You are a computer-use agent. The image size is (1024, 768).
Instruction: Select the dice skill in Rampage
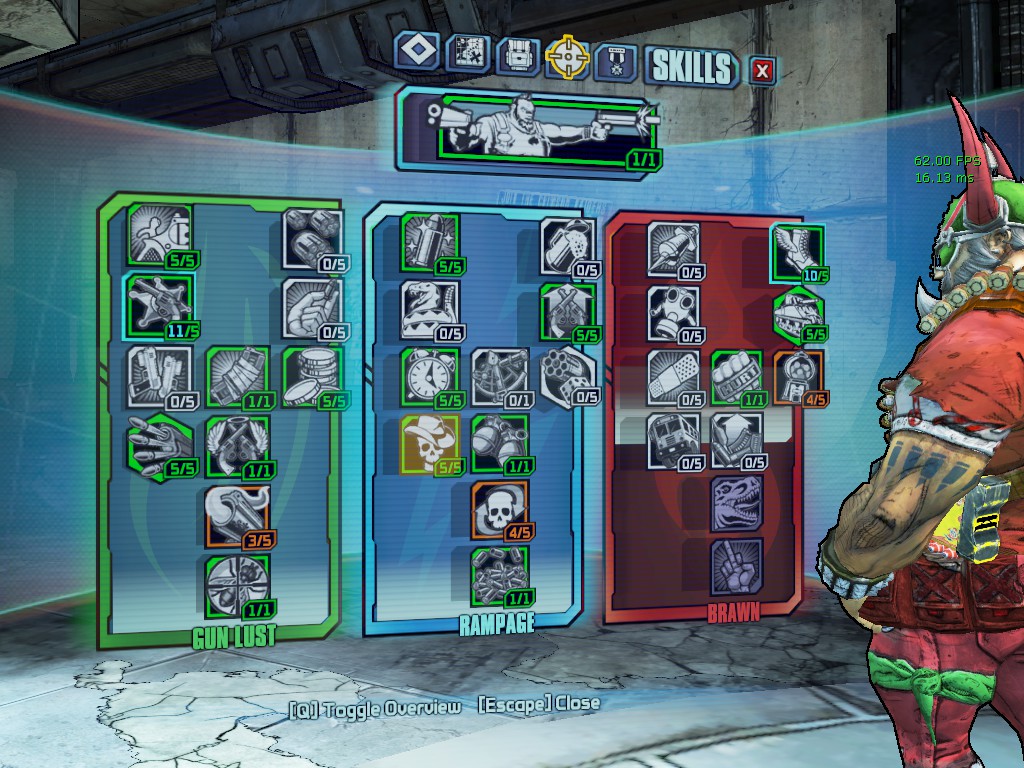click(x=568, y=375)
